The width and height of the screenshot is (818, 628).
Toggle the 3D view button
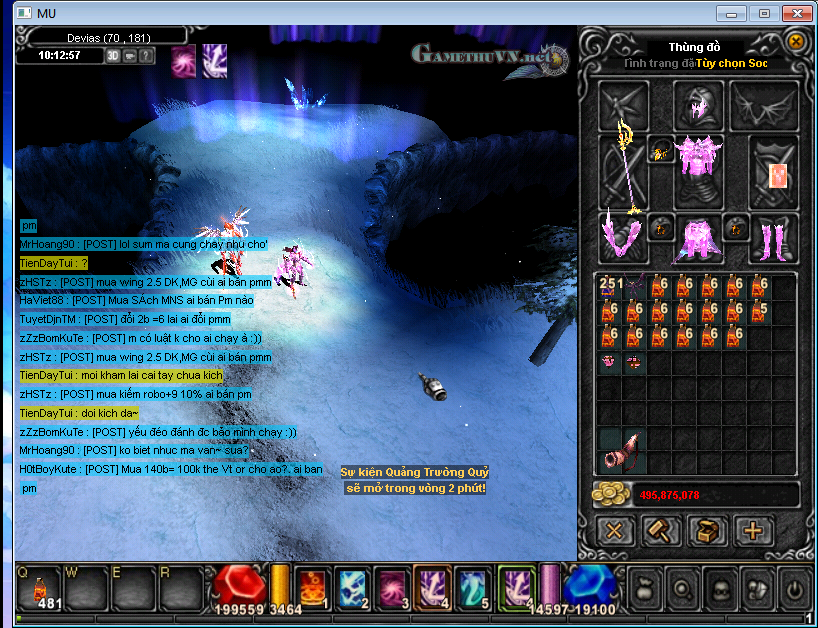click(x=113, y=56)
